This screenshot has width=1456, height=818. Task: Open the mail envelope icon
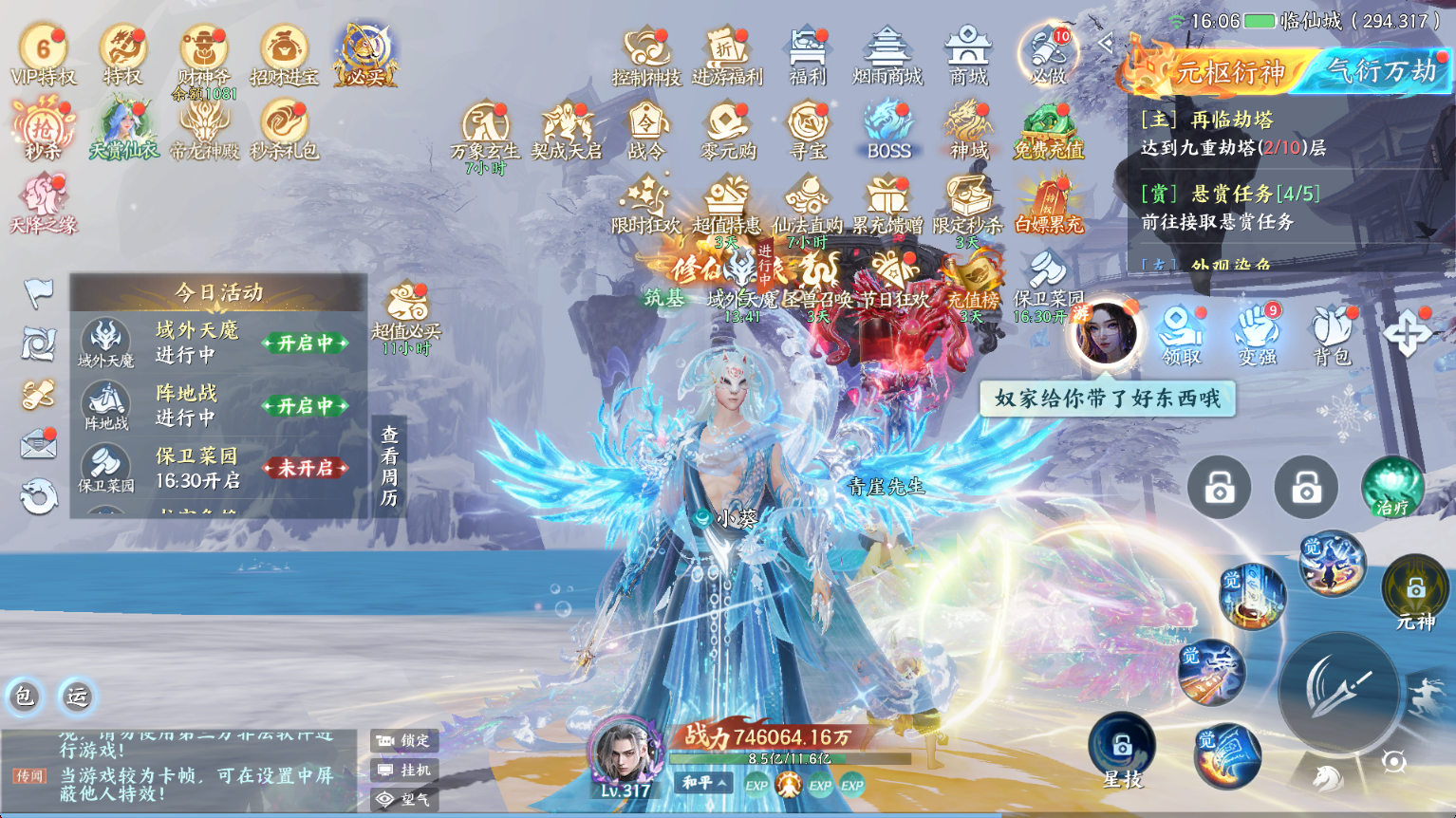pos(39,443)
